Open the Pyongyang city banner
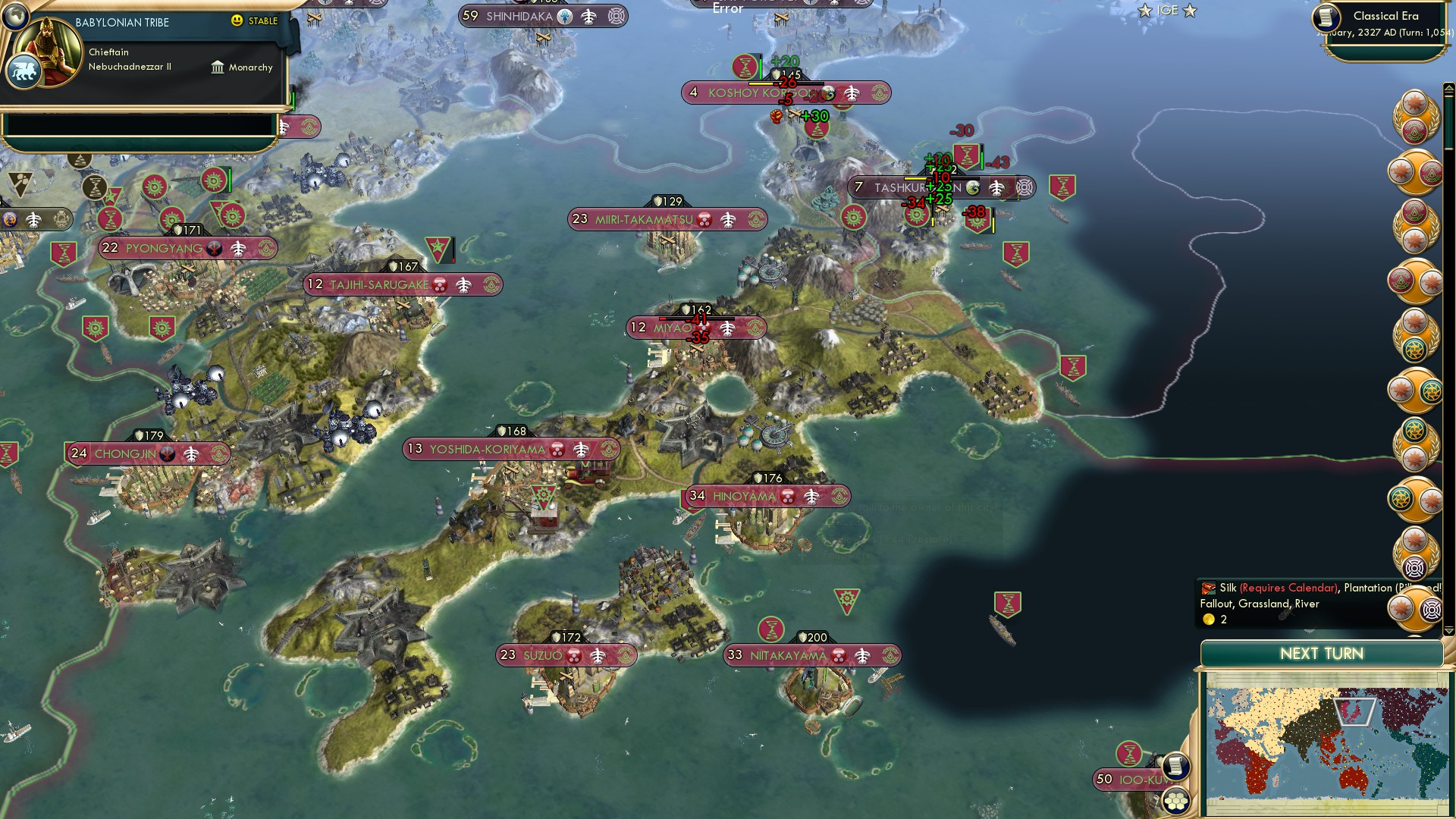1456x819 pixels. click(x=165, y=248)
